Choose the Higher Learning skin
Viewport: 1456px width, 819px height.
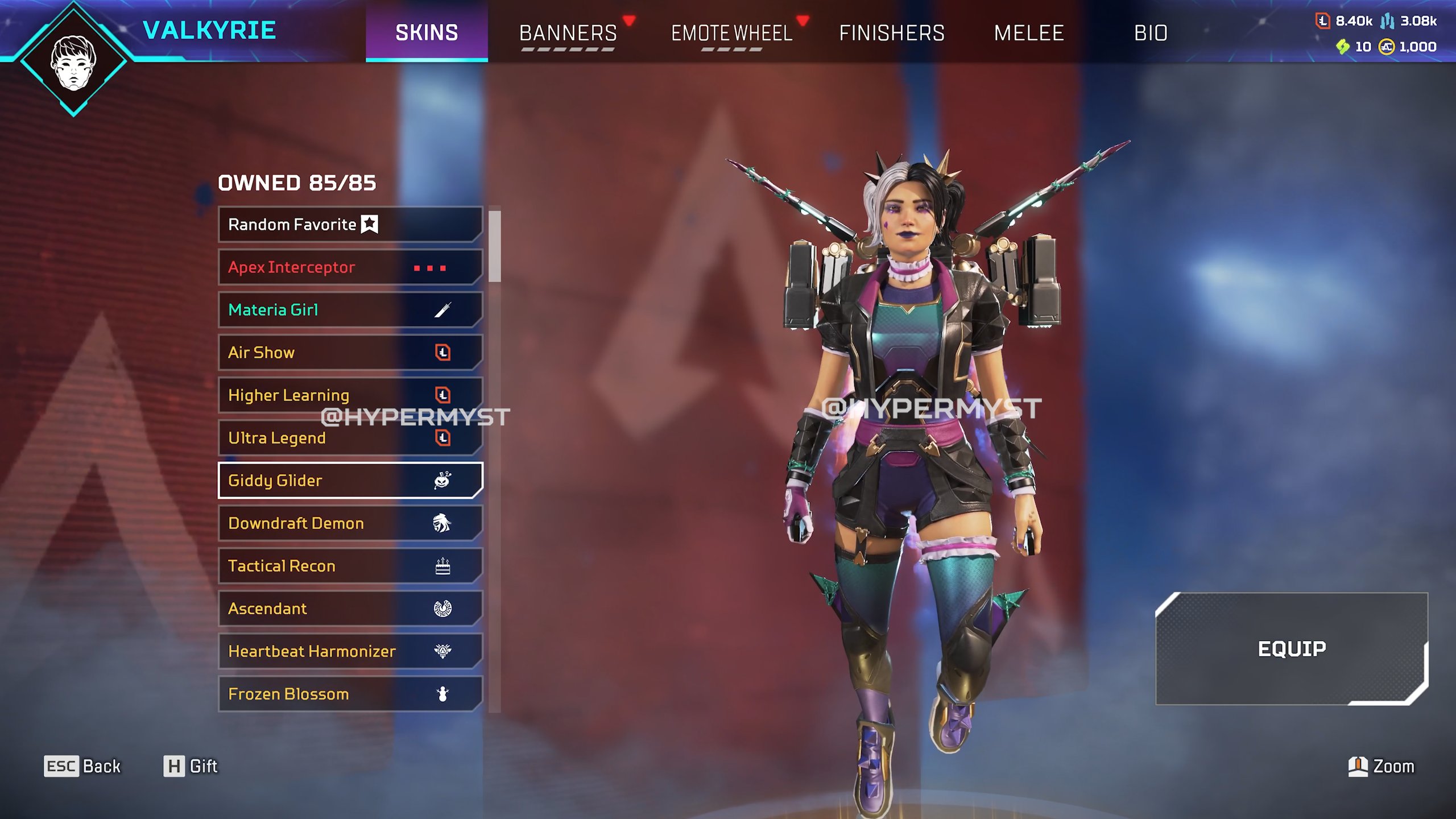tap(350, 395)
